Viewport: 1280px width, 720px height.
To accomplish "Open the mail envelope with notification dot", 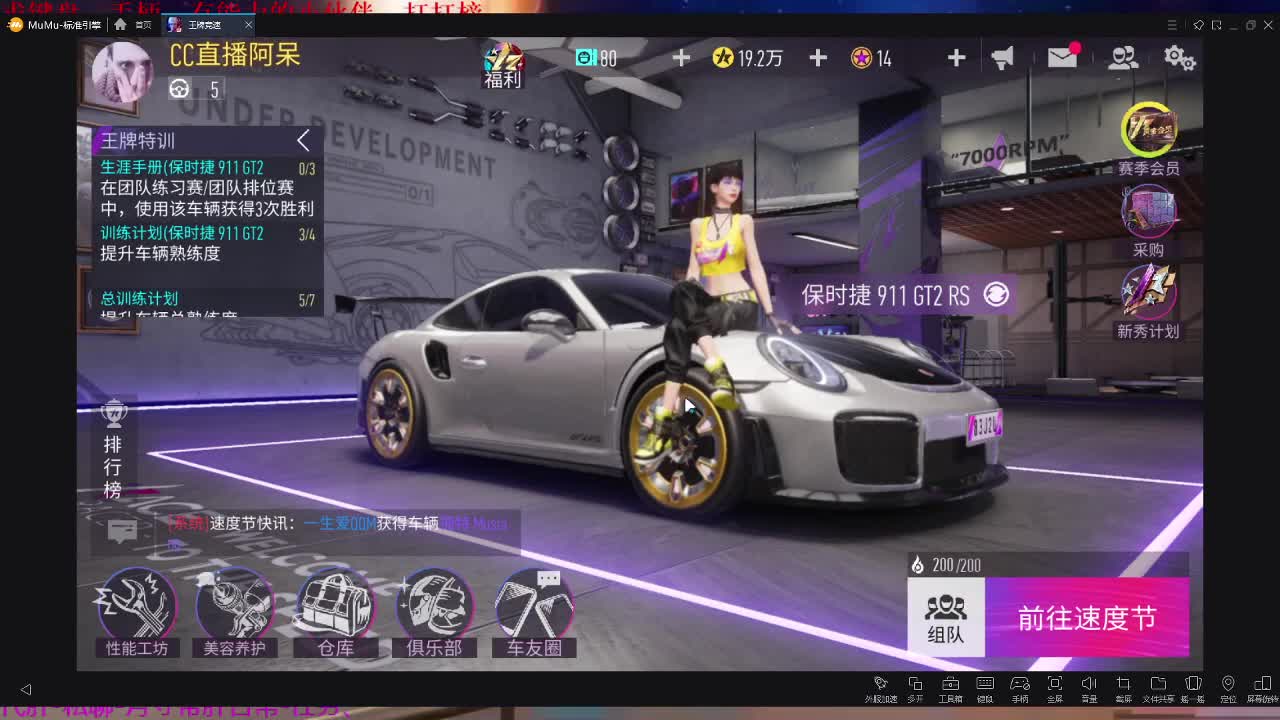I will 1062,58.
